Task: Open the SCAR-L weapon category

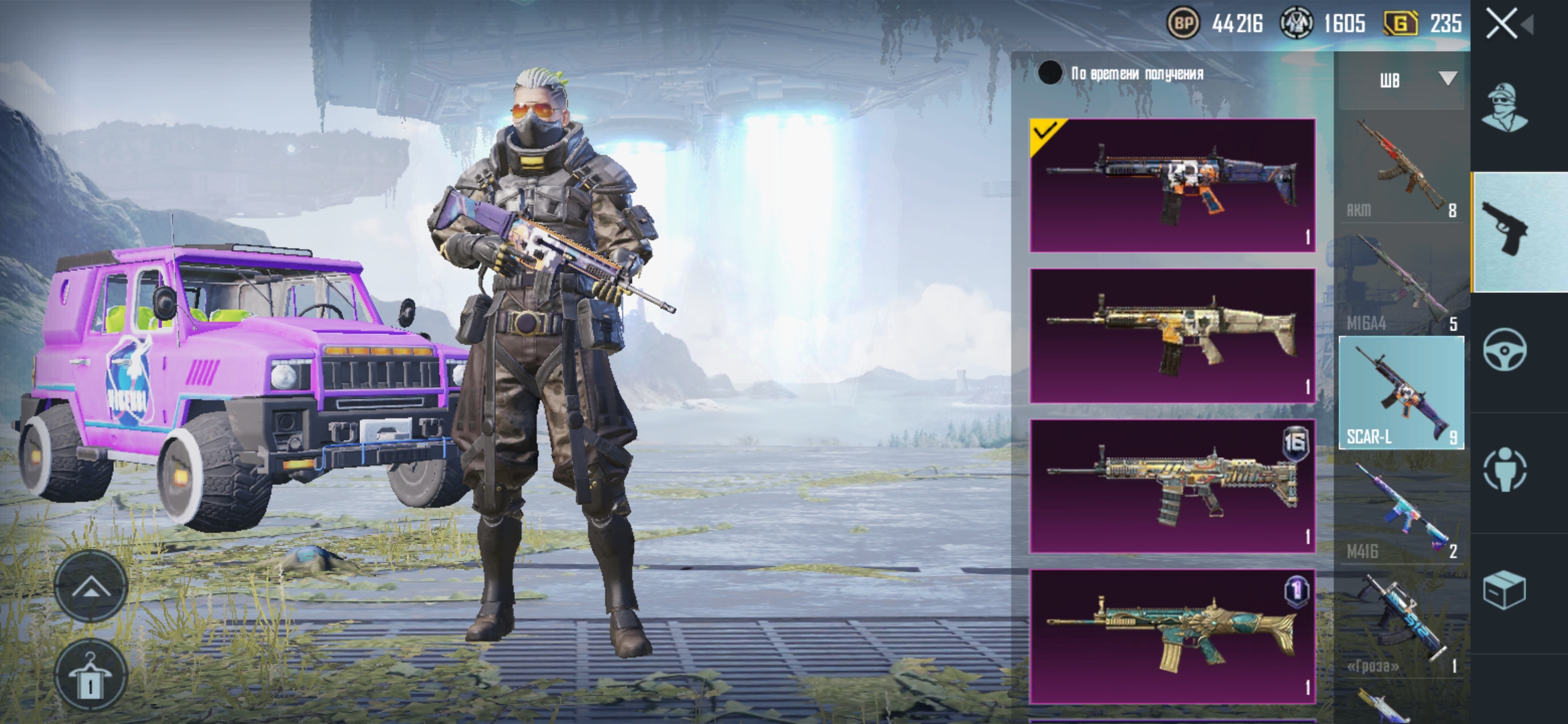Action: pos(1401,393)
